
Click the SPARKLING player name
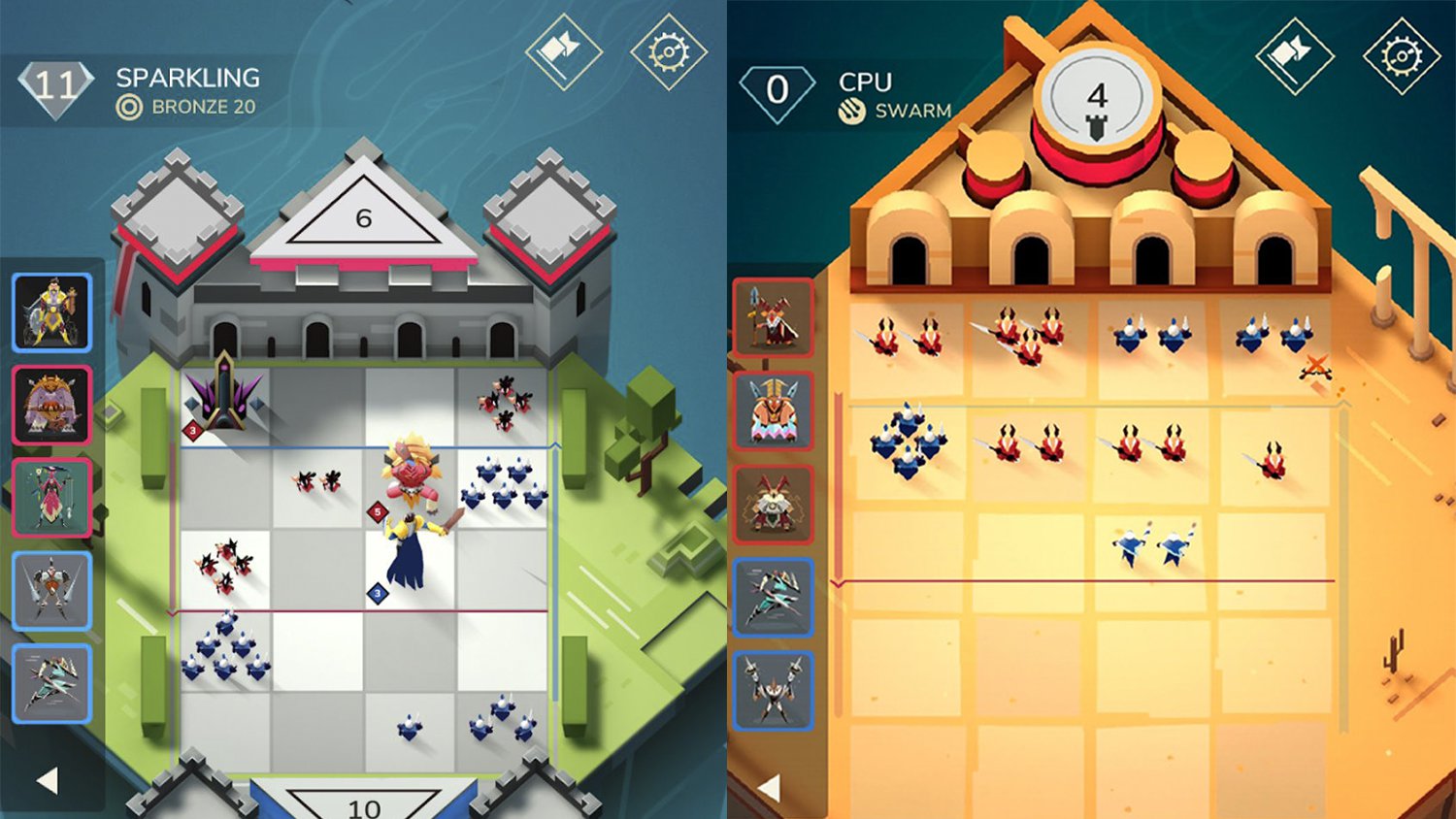[x=185, y=79]
